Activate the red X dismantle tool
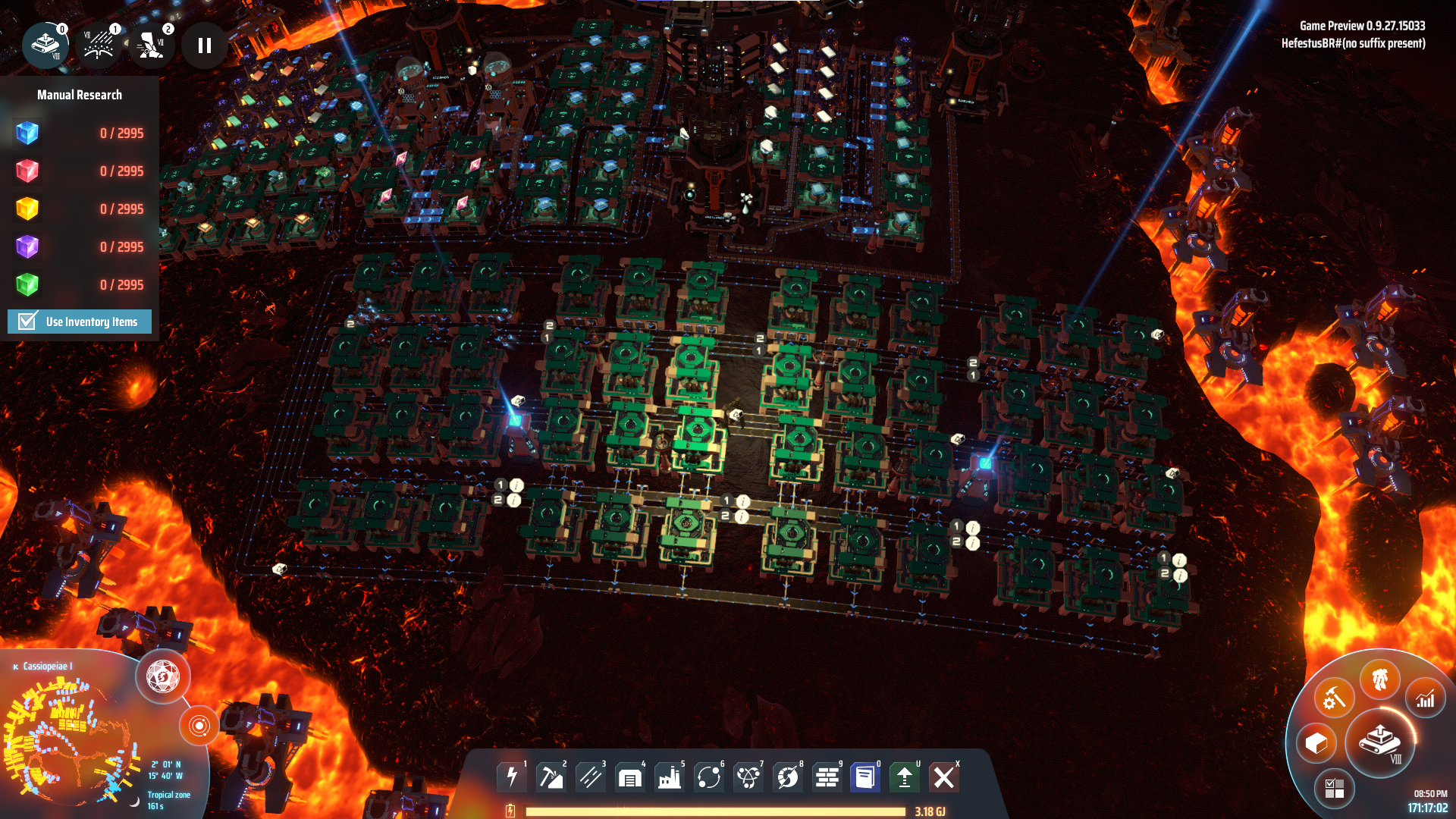The width and height of the screenshot is (1456, 819). (x=944, y=777)
